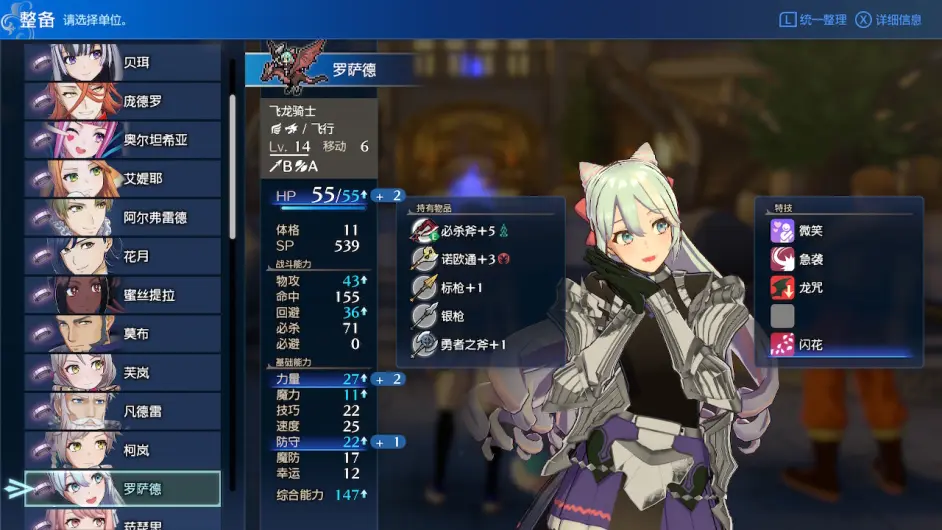Choose unit 庞德罗 from the roster
This screenshot has height=530, width=942.
coord(123,101)
